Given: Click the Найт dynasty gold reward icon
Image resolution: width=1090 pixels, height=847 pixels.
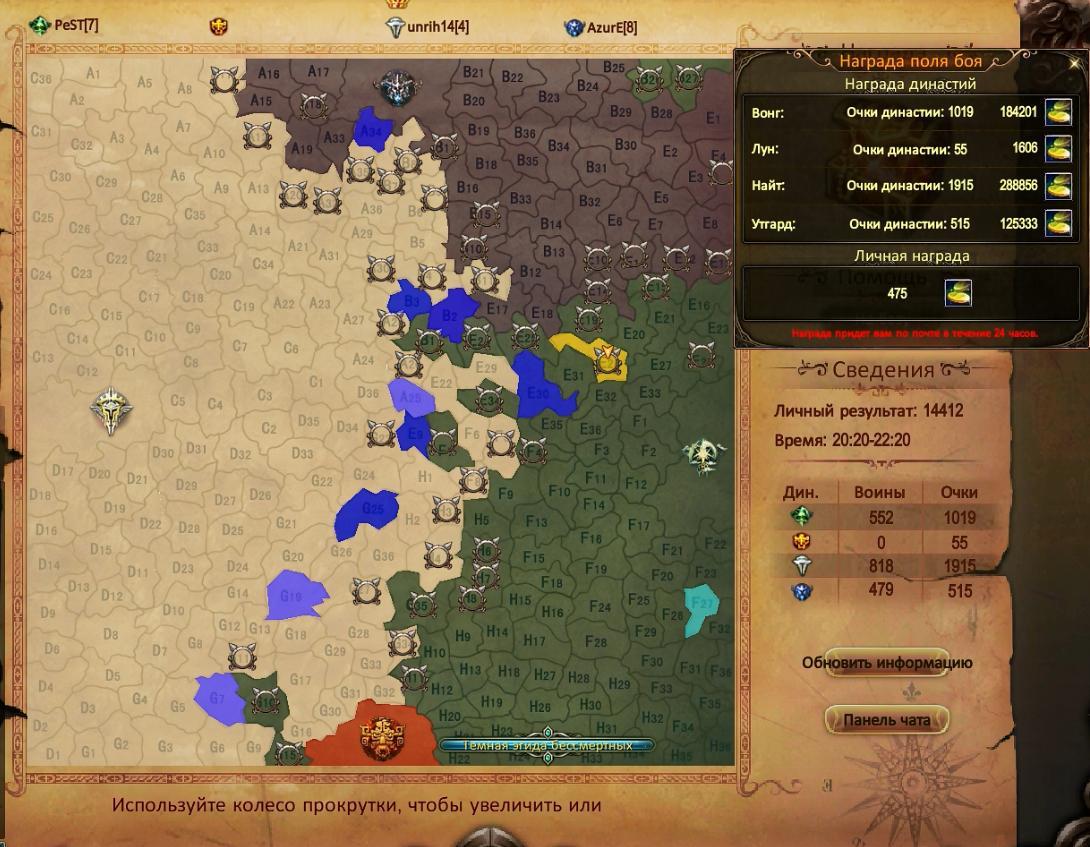Looking at the screenshot, I should pyautogui.click(x=1058, y=186).
